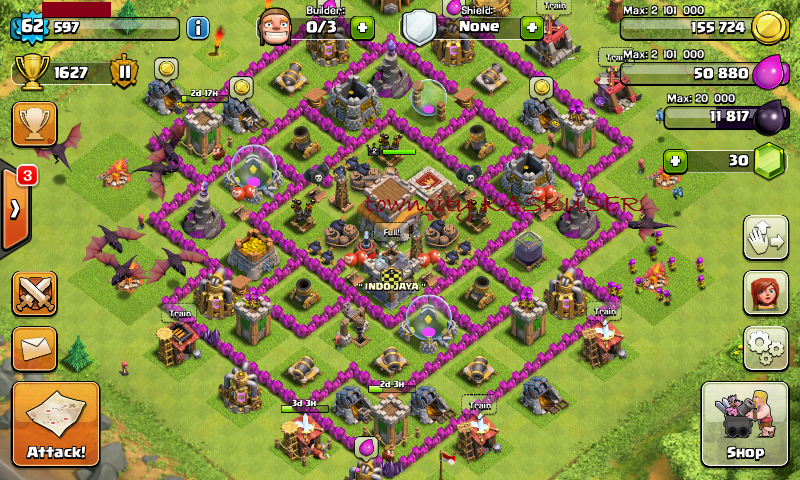This screenshot has width=800, height=480.
Task: Tap the league badge beside trophies
Action: [x=124, y=72]
